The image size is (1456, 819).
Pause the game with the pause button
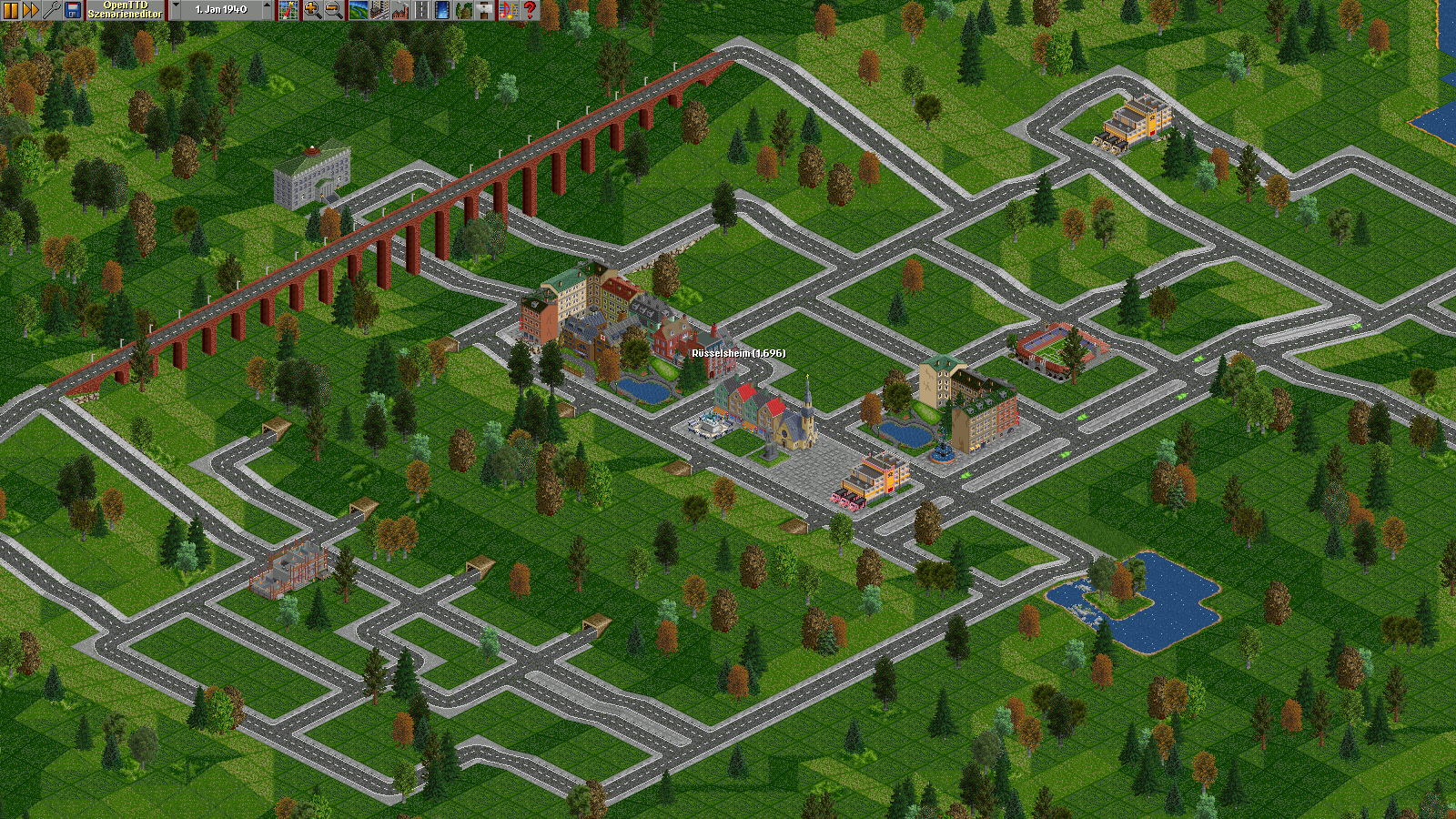tap(11, 10)
